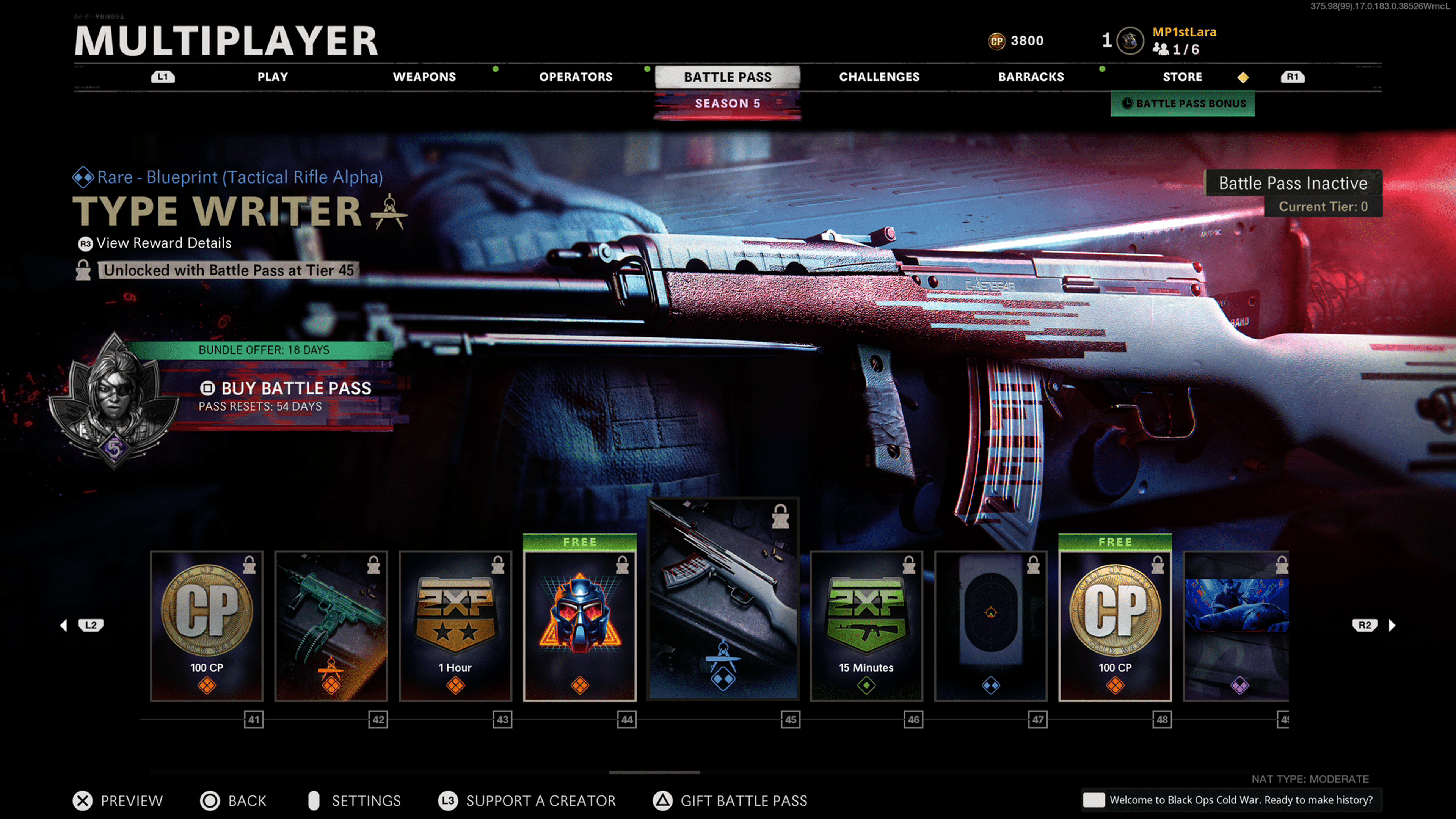
Task: Go to the Operators tab
Action: tap(576, 77)
